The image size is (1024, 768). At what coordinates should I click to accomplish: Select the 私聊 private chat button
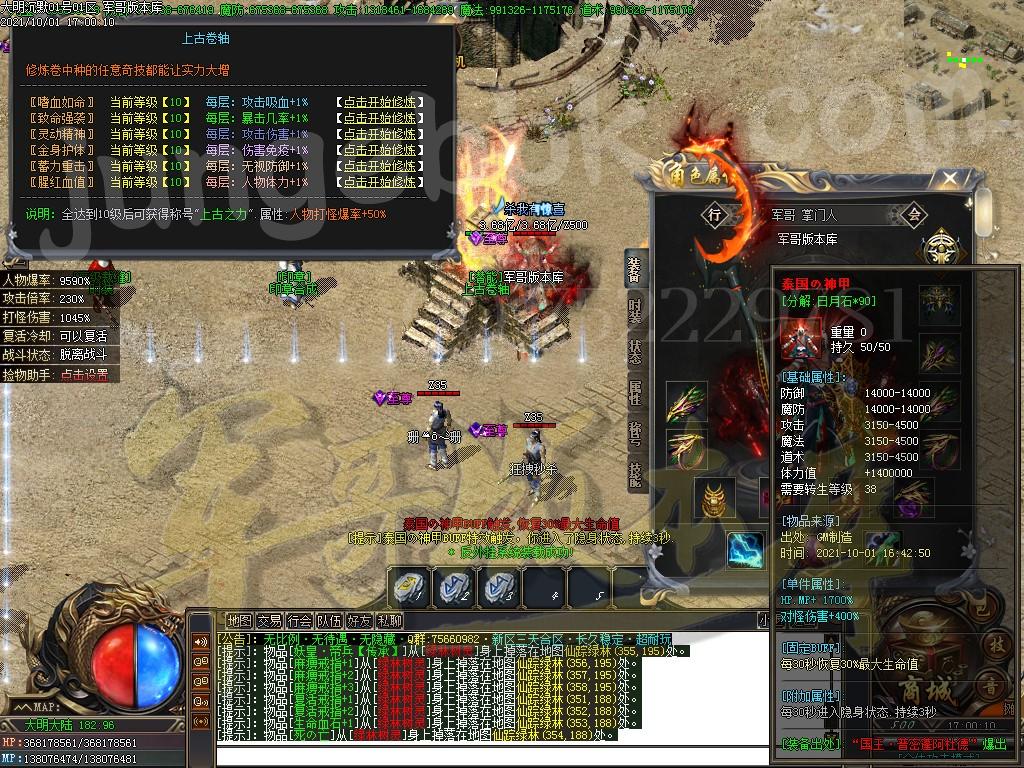[389, 621]
